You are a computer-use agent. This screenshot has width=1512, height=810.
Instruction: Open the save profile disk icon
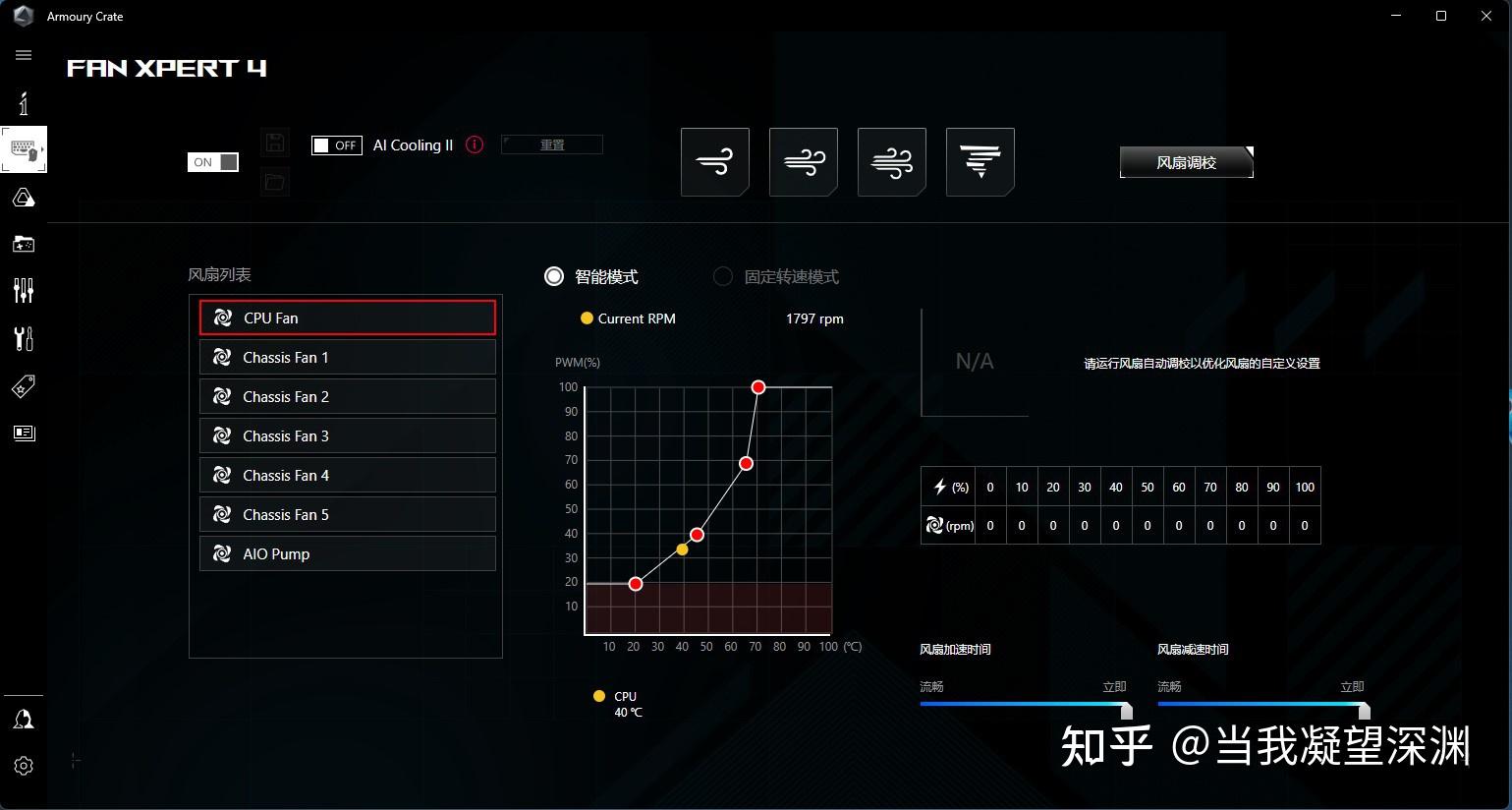pos(275,142)
